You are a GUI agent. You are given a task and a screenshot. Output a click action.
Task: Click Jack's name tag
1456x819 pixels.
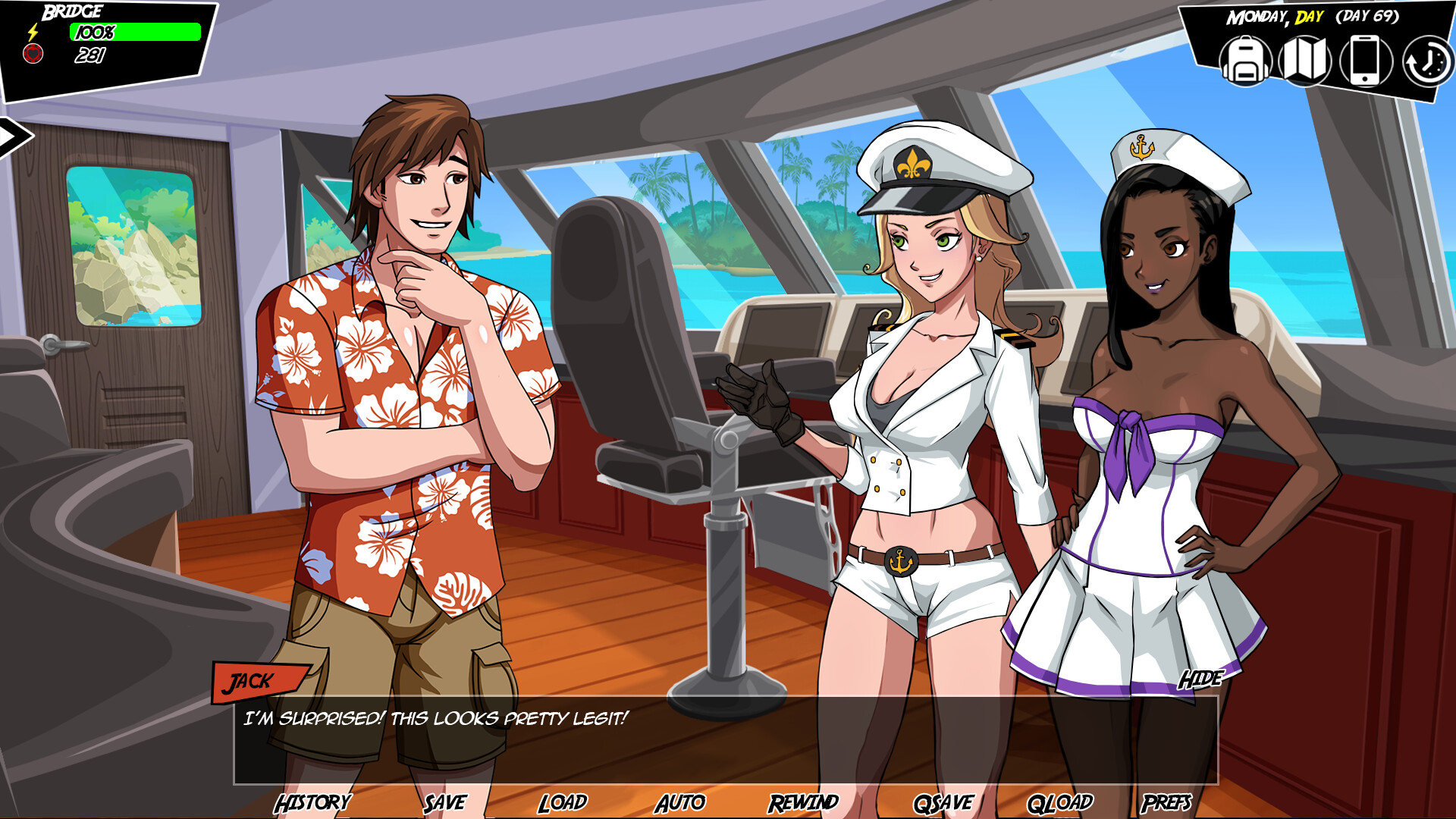pyautogui.click(x=250, y=682)
